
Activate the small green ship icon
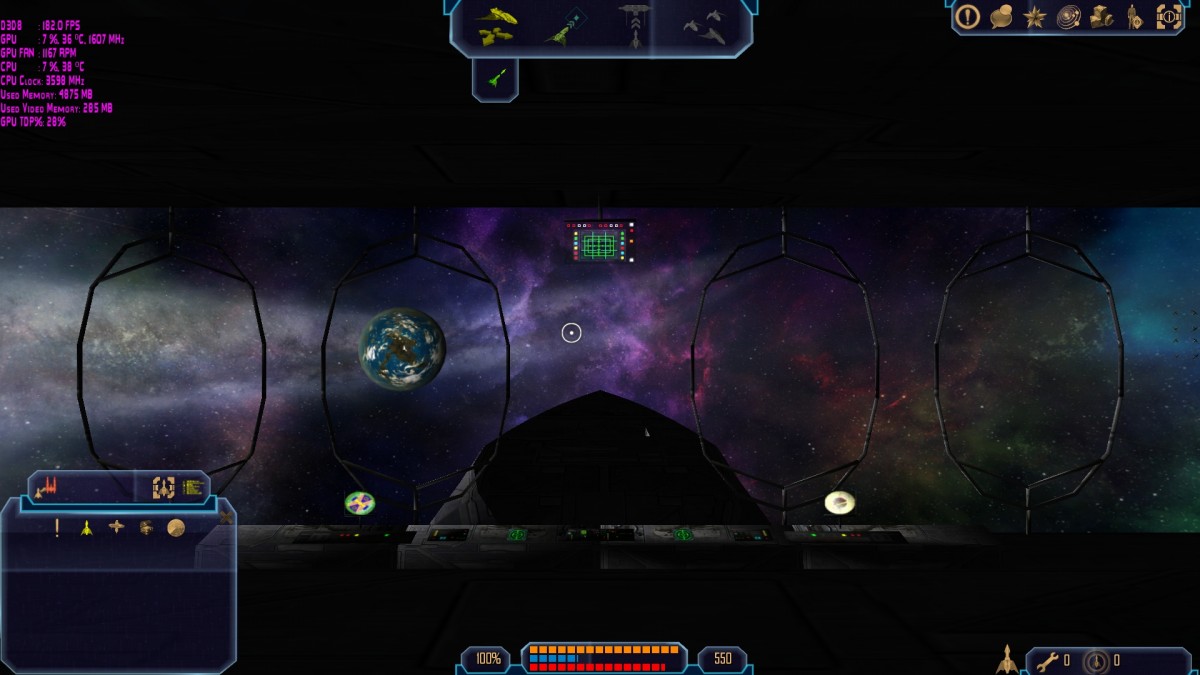click(495, 78)
